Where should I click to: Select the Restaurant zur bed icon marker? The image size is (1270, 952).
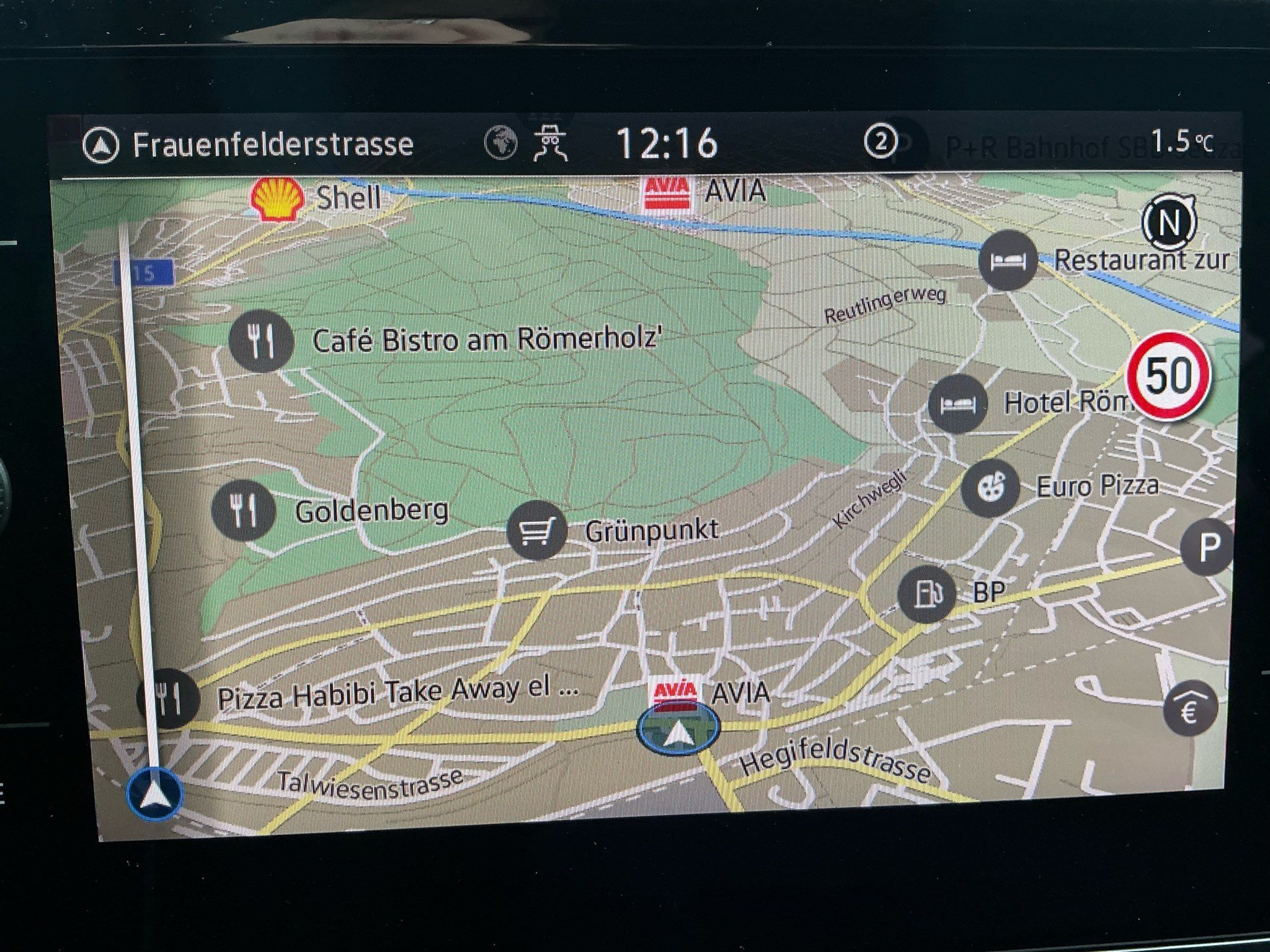[x=1008, y=261]
